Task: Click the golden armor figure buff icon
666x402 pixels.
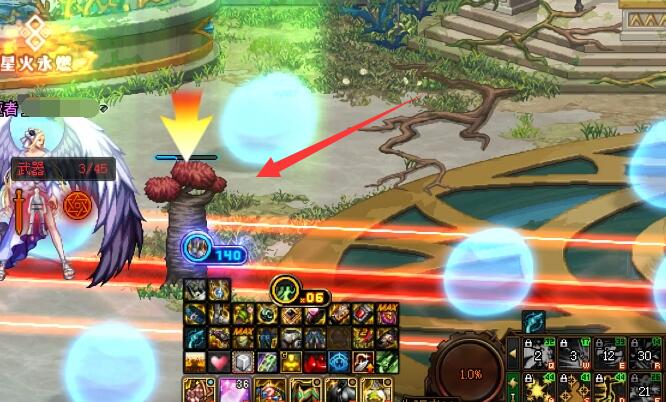Action: [290, 361]
